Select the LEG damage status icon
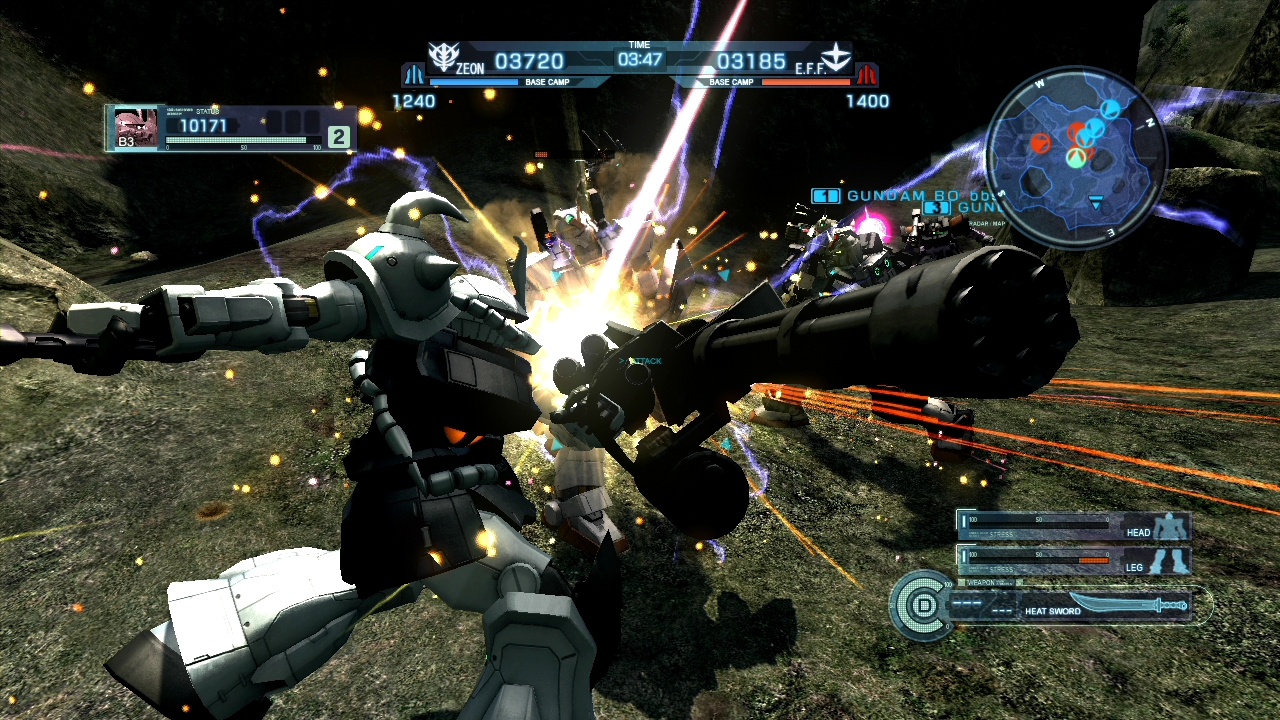The height and width of the screenshot is (720, 1280). click(x=1167, y=562)
